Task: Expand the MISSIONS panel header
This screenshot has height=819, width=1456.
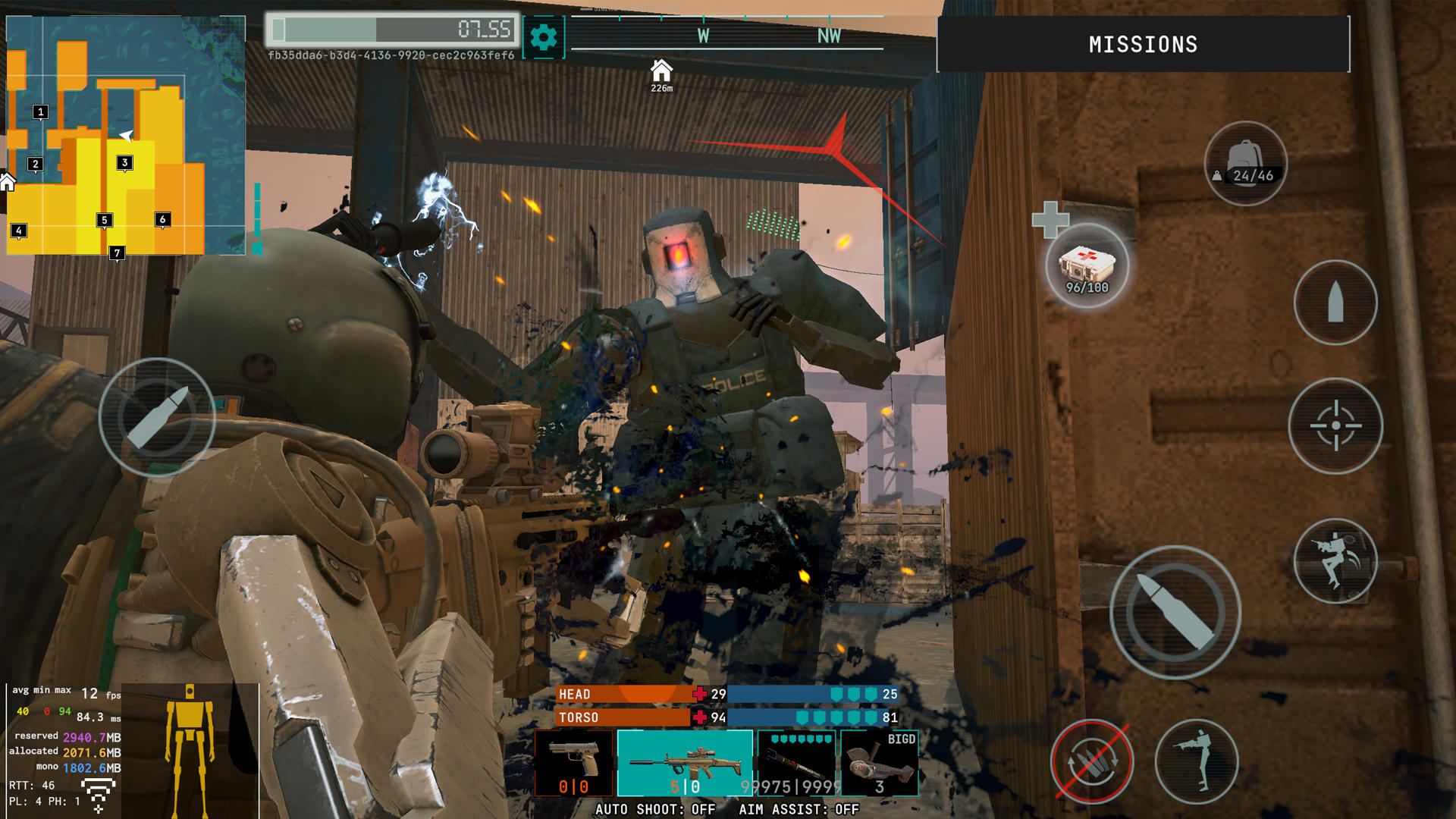Action: click(x=1144, y=44)
